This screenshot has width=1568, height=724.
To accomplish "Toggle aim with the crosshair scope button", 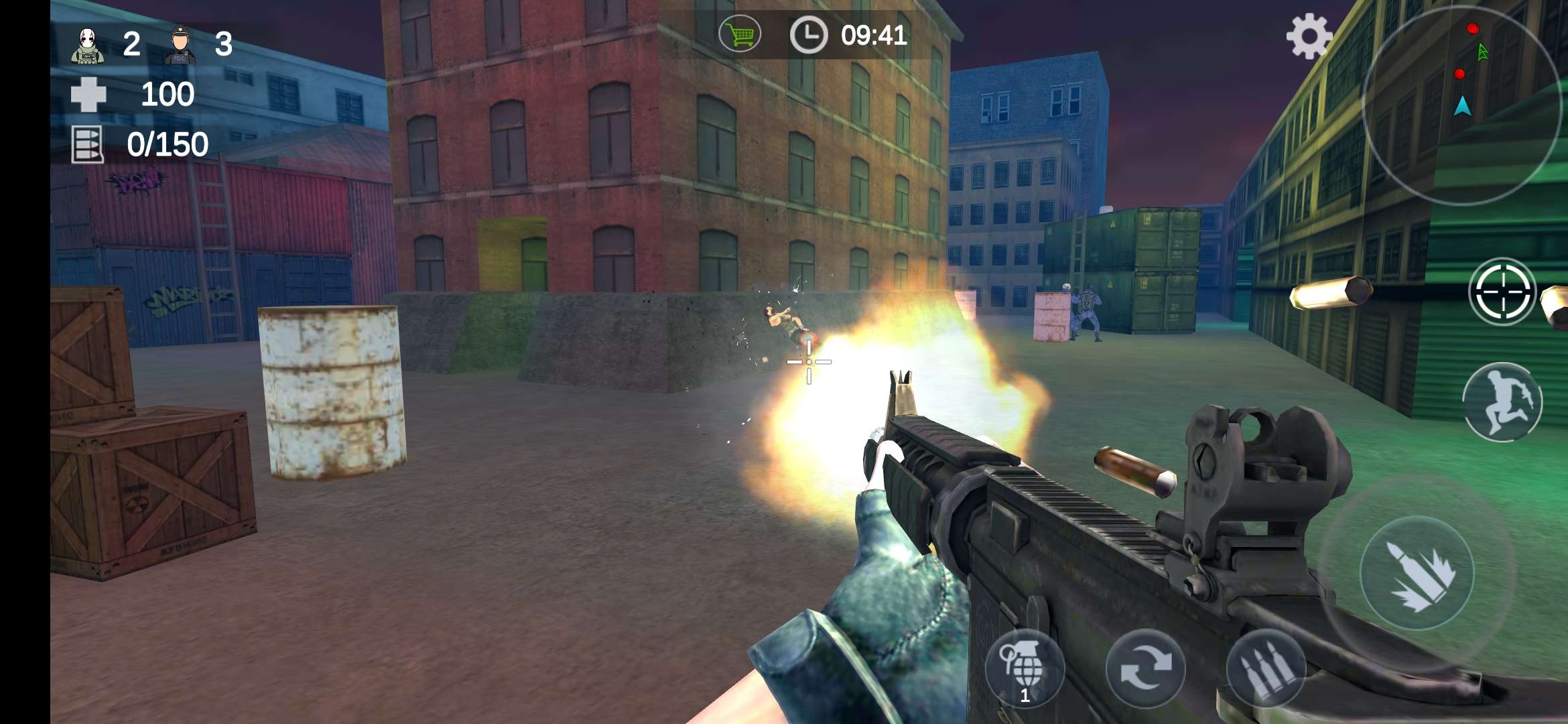I will (1502, 292).
